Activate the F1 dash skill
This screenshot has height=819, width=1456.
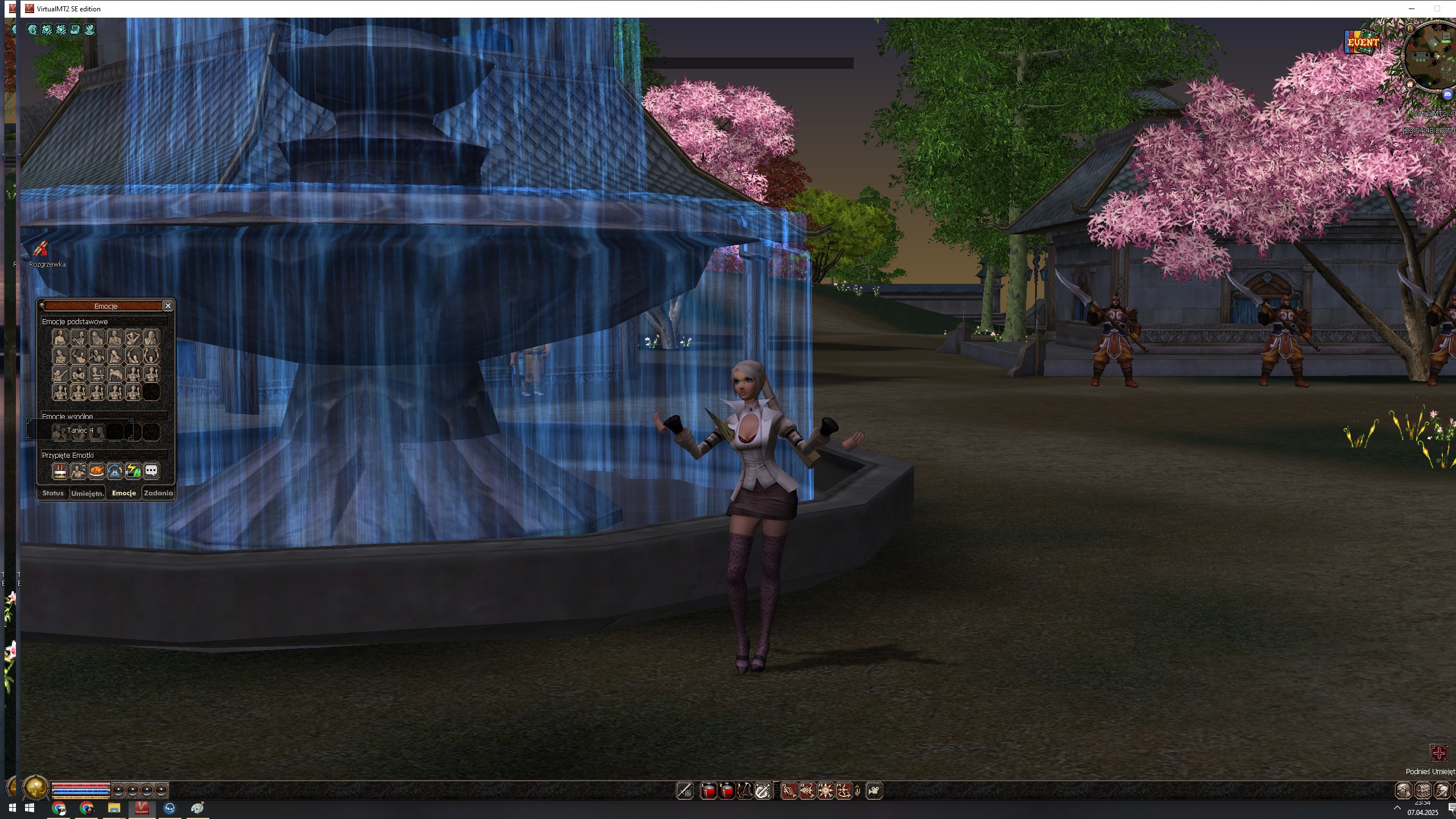(x=789, y=791)
